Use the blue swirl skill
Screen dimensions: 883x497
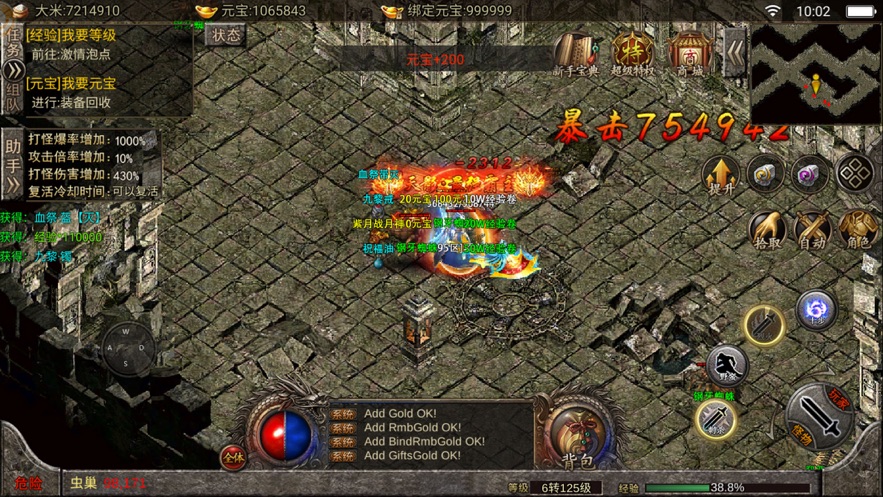[x=816, y=310]
